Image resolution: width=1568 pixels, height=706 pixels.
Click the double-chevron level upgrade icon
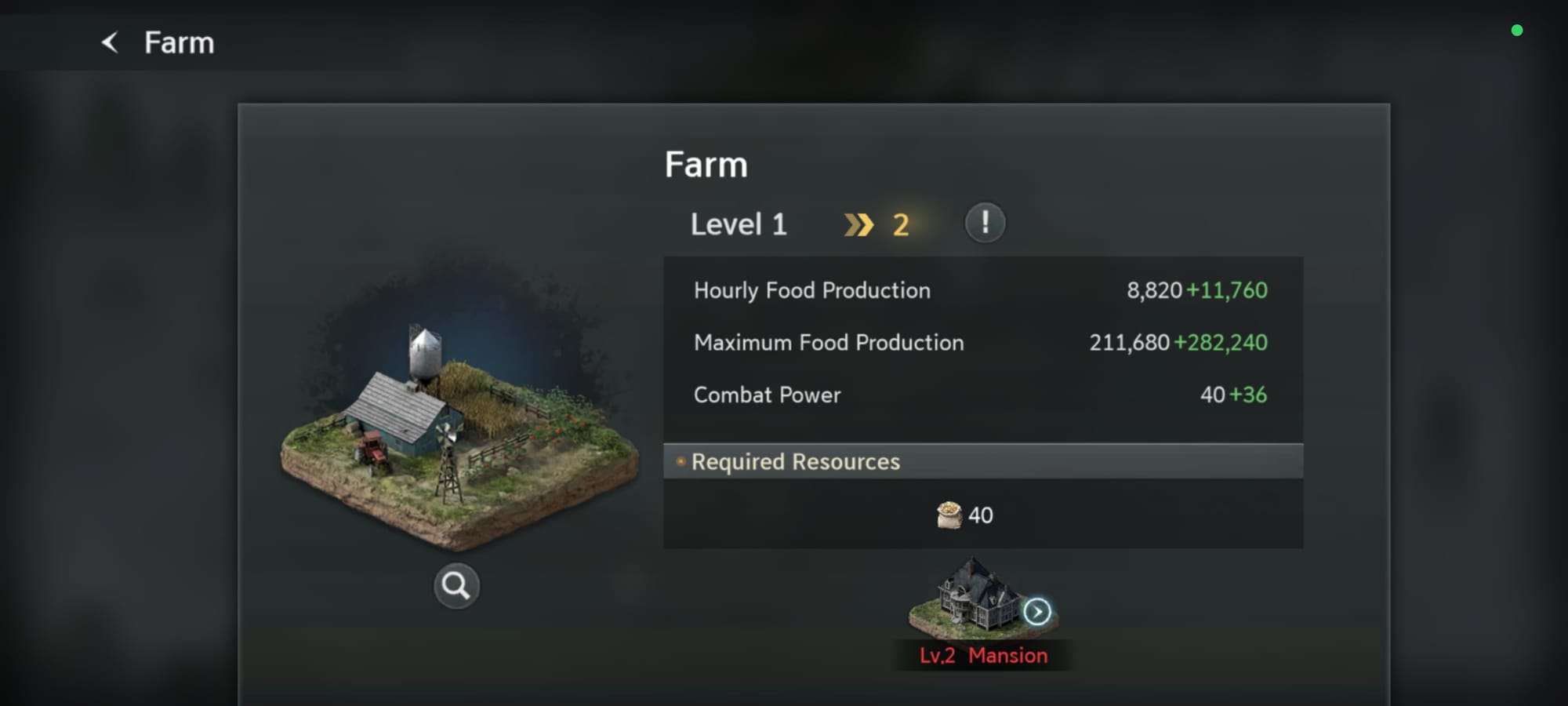[860, 224]
